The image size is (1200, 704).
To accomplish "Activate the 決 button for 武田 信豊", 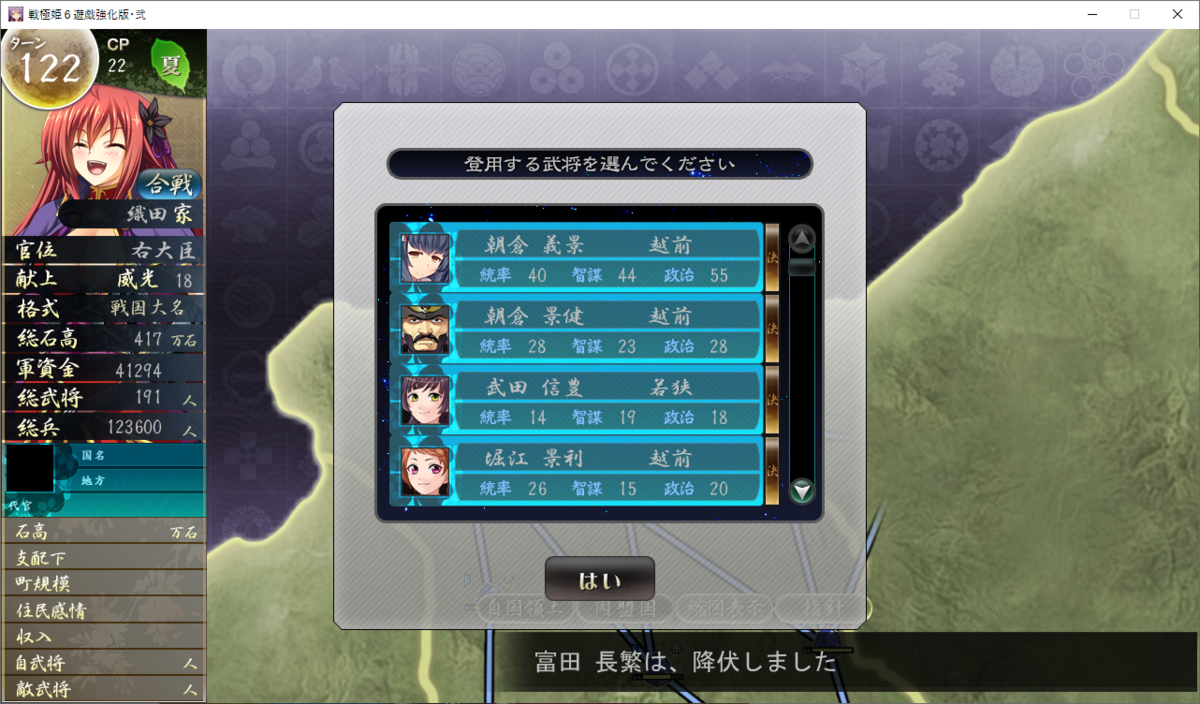I will 772,400.
